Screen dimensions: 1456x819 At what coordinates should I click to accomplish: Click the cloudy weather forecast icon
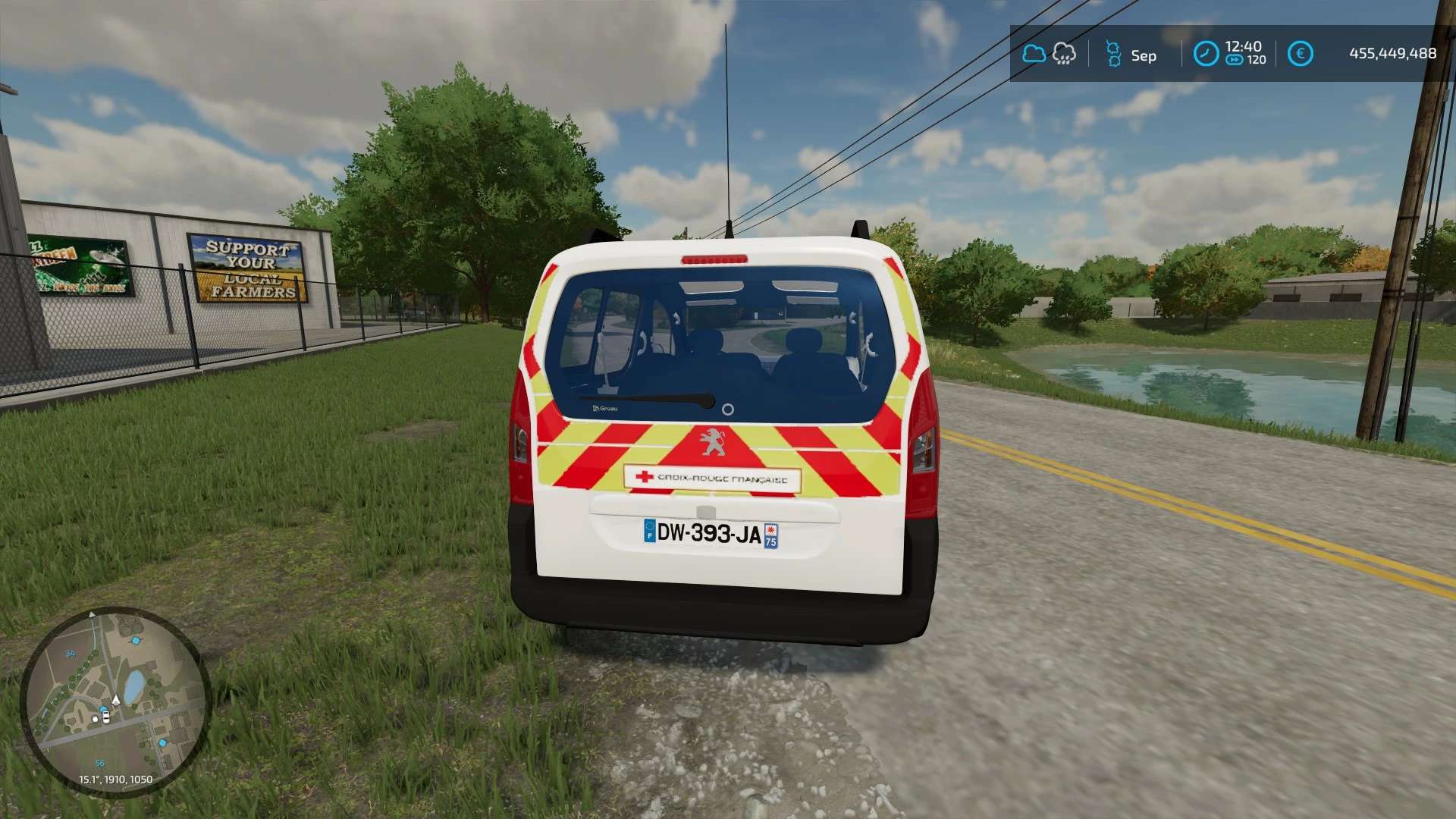(1034, 54)
